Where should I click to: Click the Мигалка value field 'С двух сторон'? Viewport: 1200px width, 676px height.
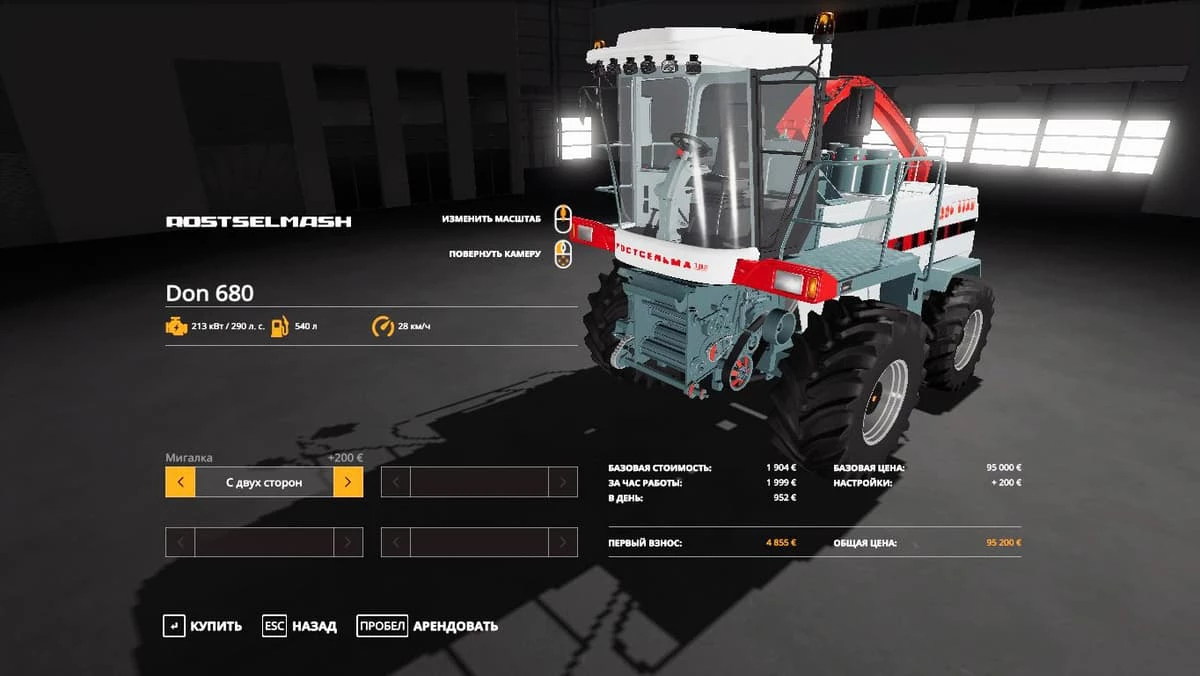click(x=264, y=482)
